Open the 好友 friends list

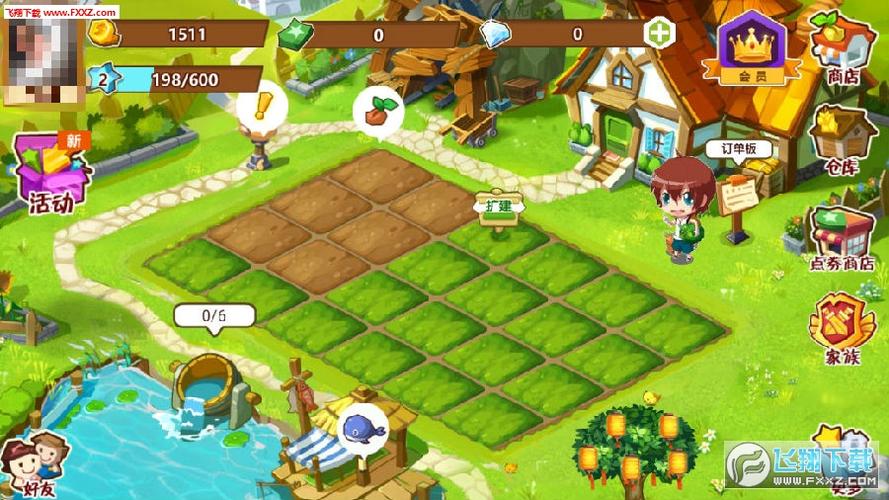pyautogui.click(x=35, y=467)
